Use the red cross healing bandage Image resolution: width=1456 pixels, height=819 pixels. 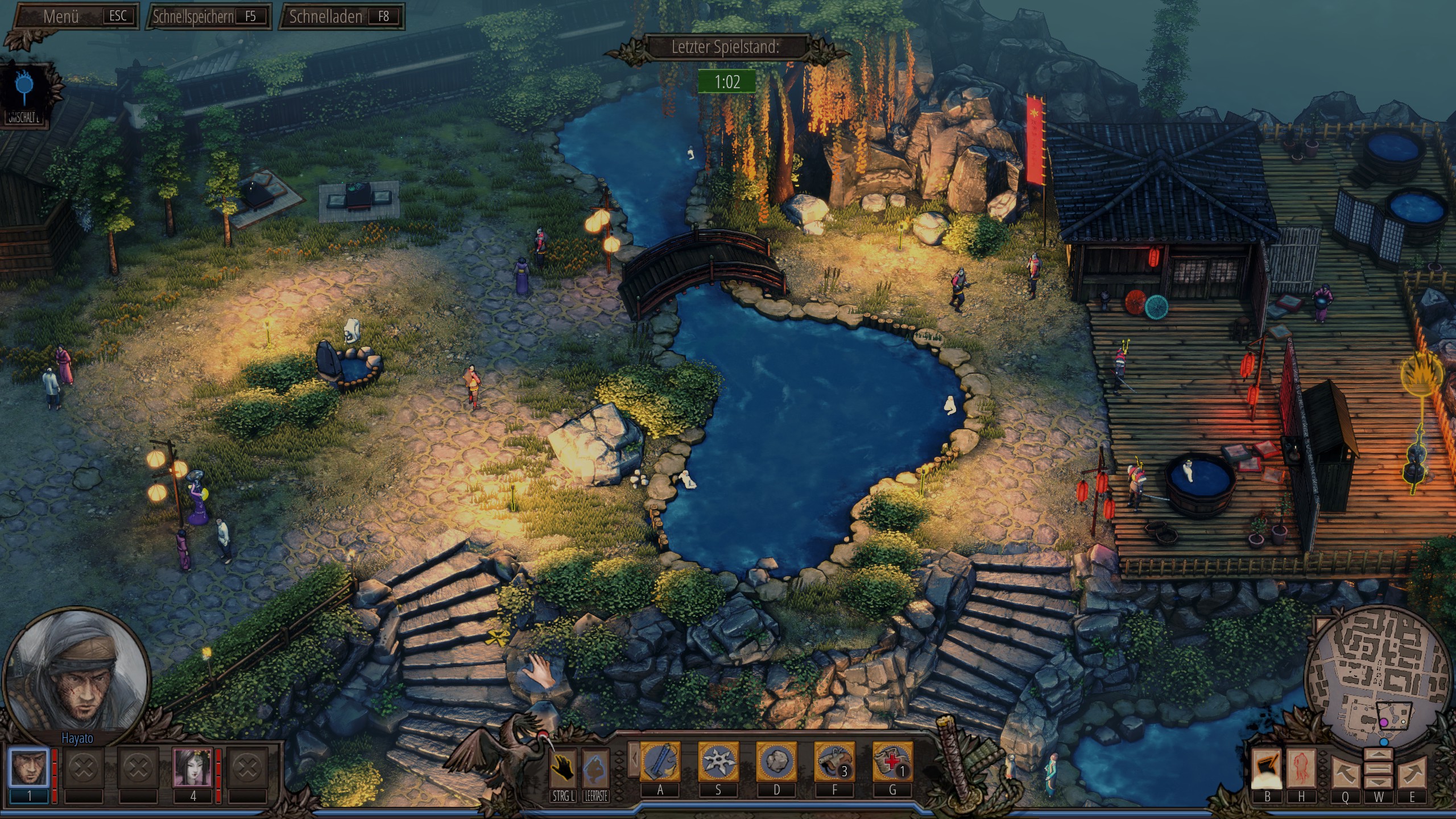tap(892, 762)
